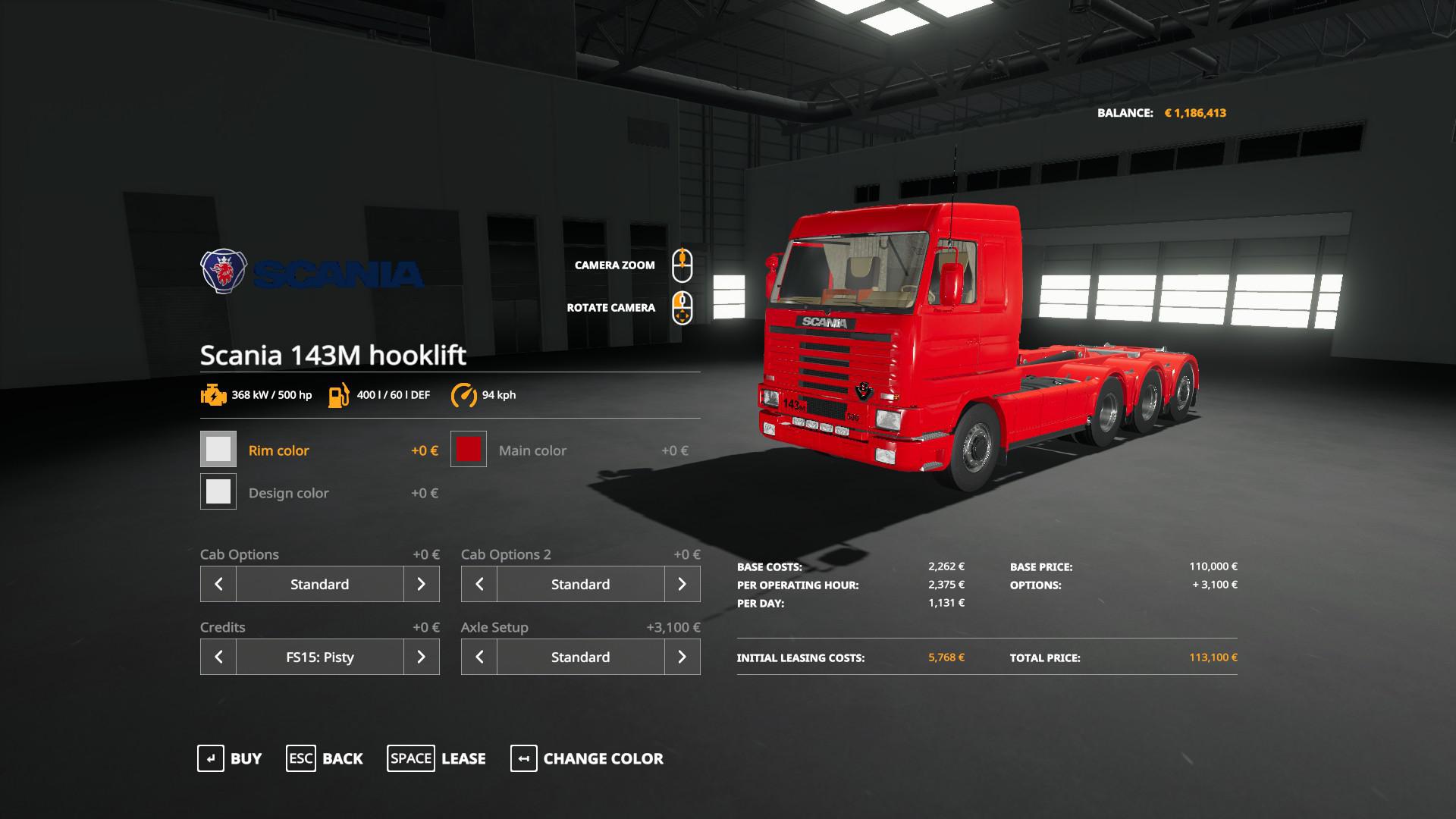The height and width of the screenshot is (819, 1456).
Task: Change Axle Setup to previous option
Action: (479, 657)
